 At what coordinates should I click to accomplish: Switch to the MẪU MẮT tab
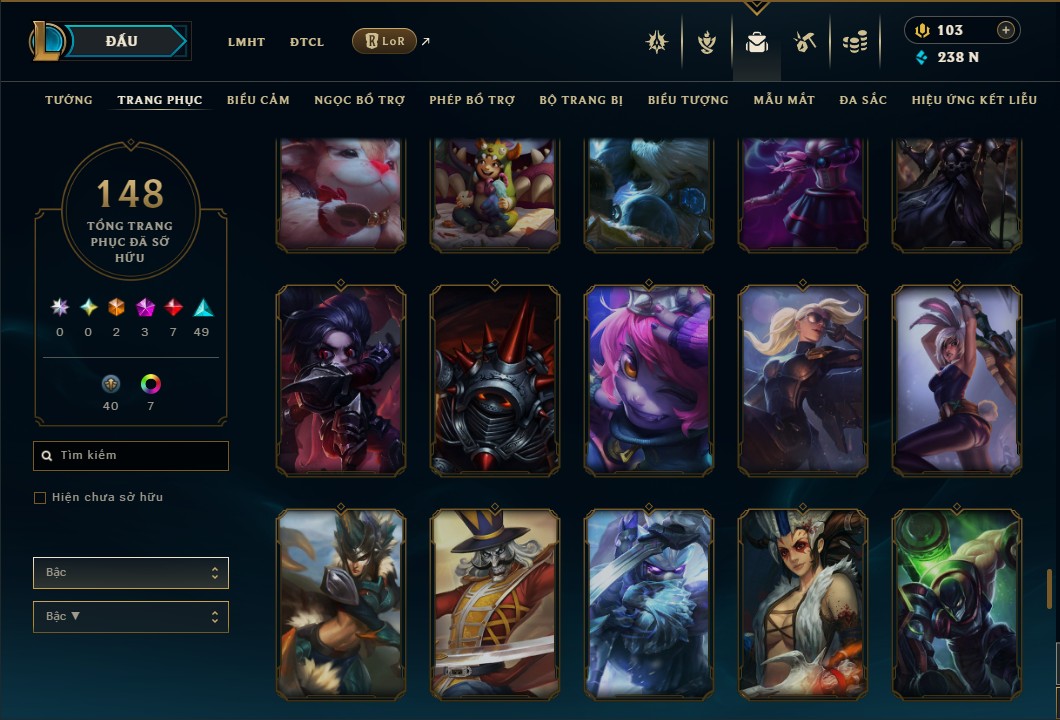point(784,100)
